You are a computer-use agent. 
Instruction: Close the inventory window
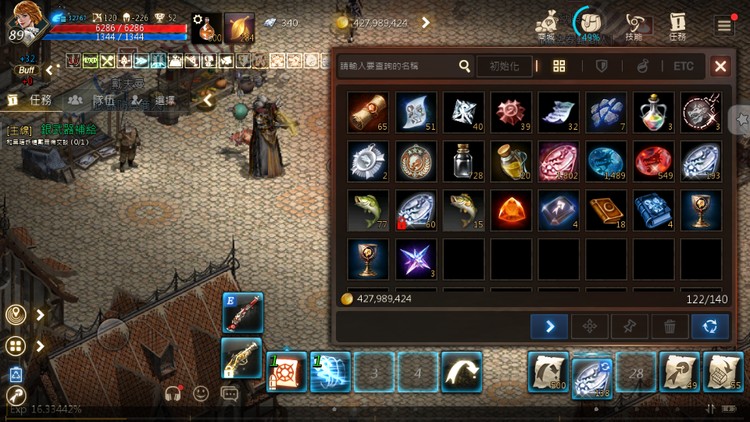pos(720,67)
